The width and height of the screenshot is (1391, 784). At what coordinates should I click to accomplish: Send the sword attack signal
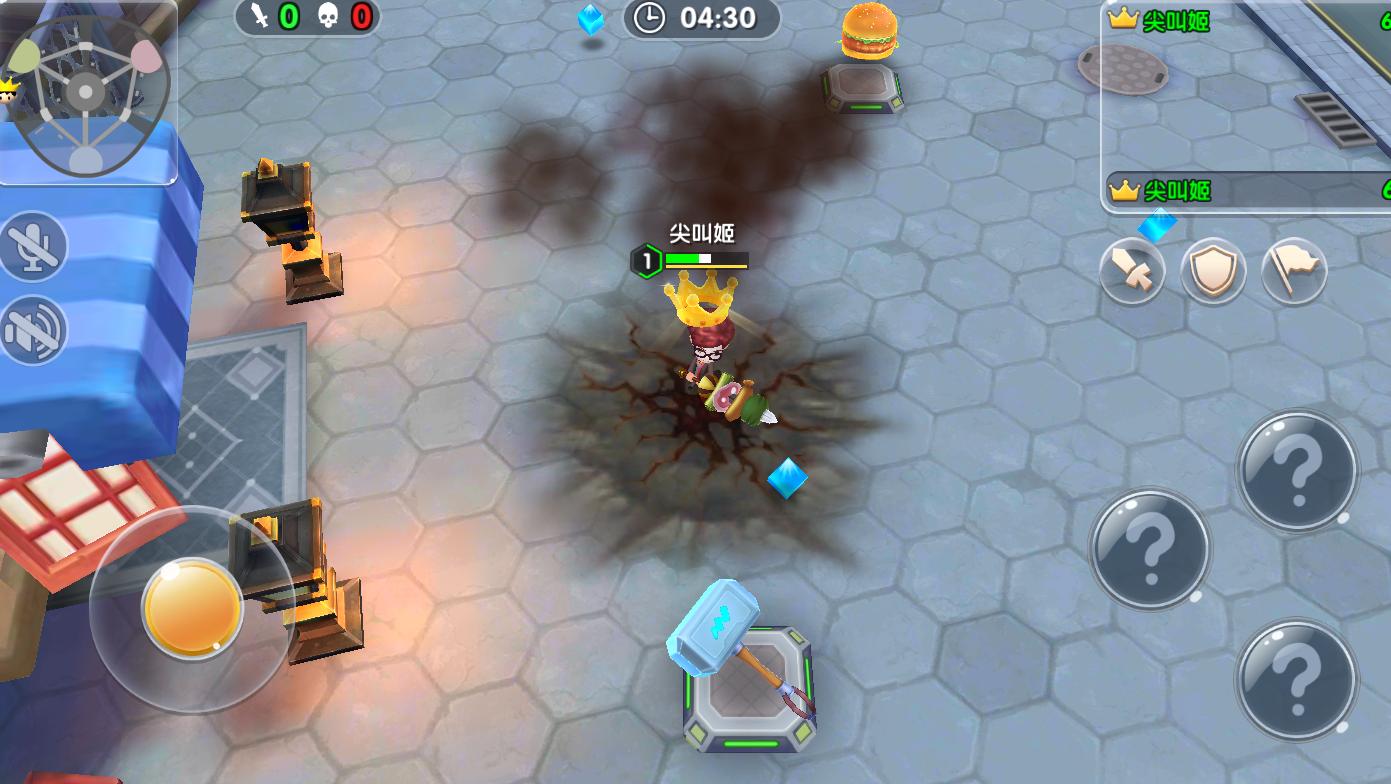click(1132, 271)
